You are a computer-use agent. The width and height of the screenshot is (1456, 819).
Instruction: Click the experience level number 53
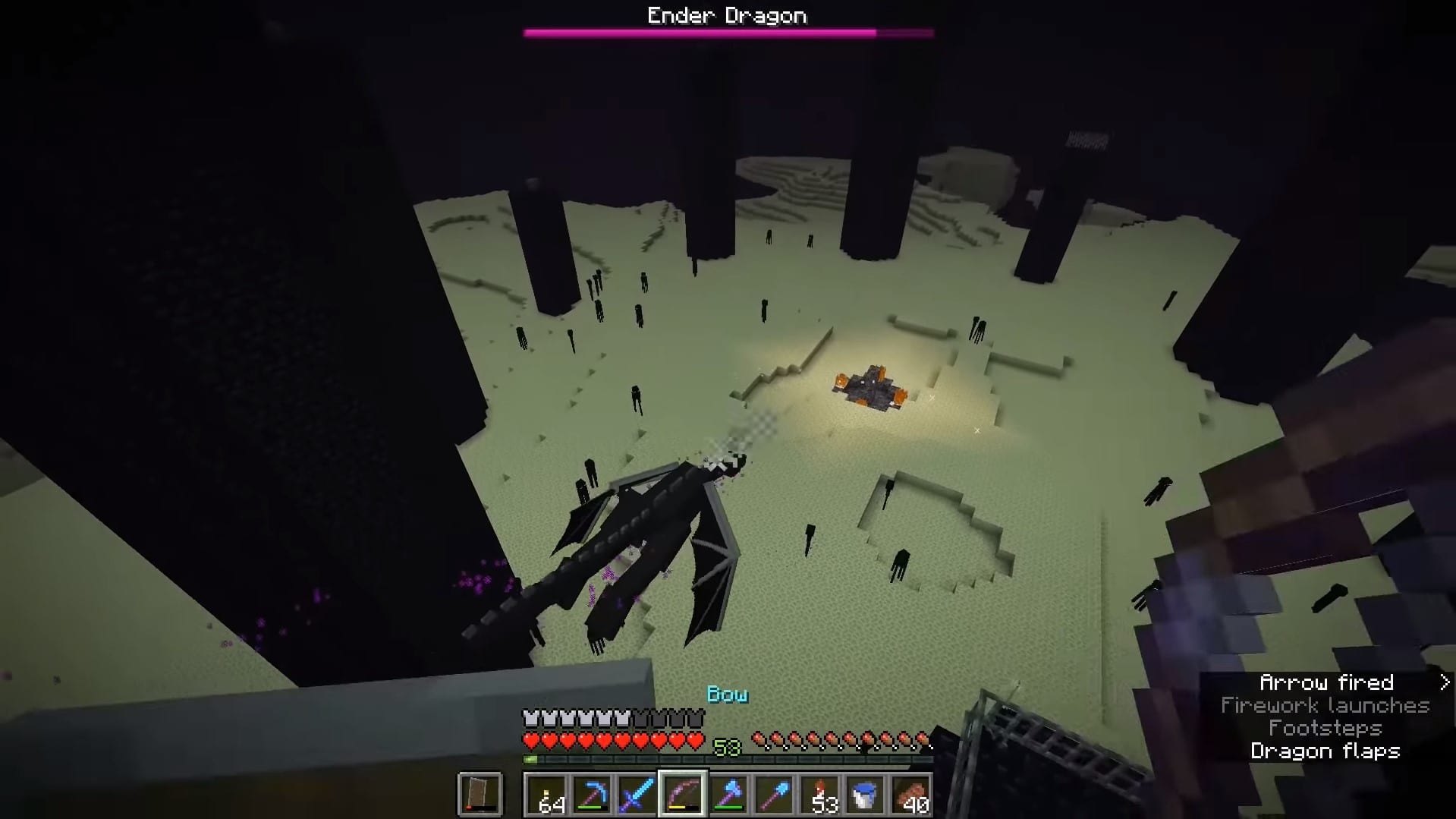coord(727,748)
